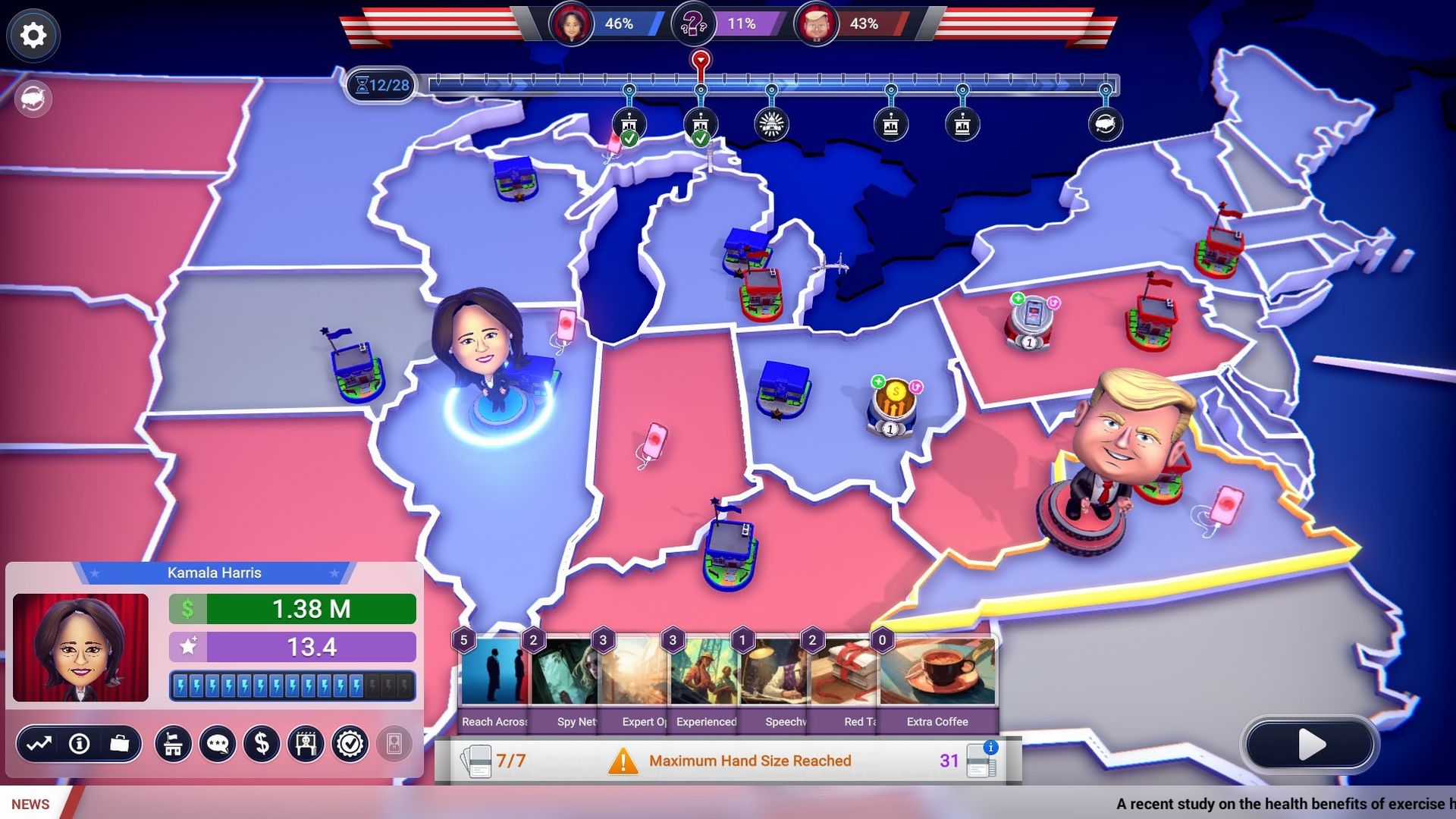Select the info icon in Kamala's panel
The height and width of the screenshot is (819, 1456).
[x=77, y=745]
